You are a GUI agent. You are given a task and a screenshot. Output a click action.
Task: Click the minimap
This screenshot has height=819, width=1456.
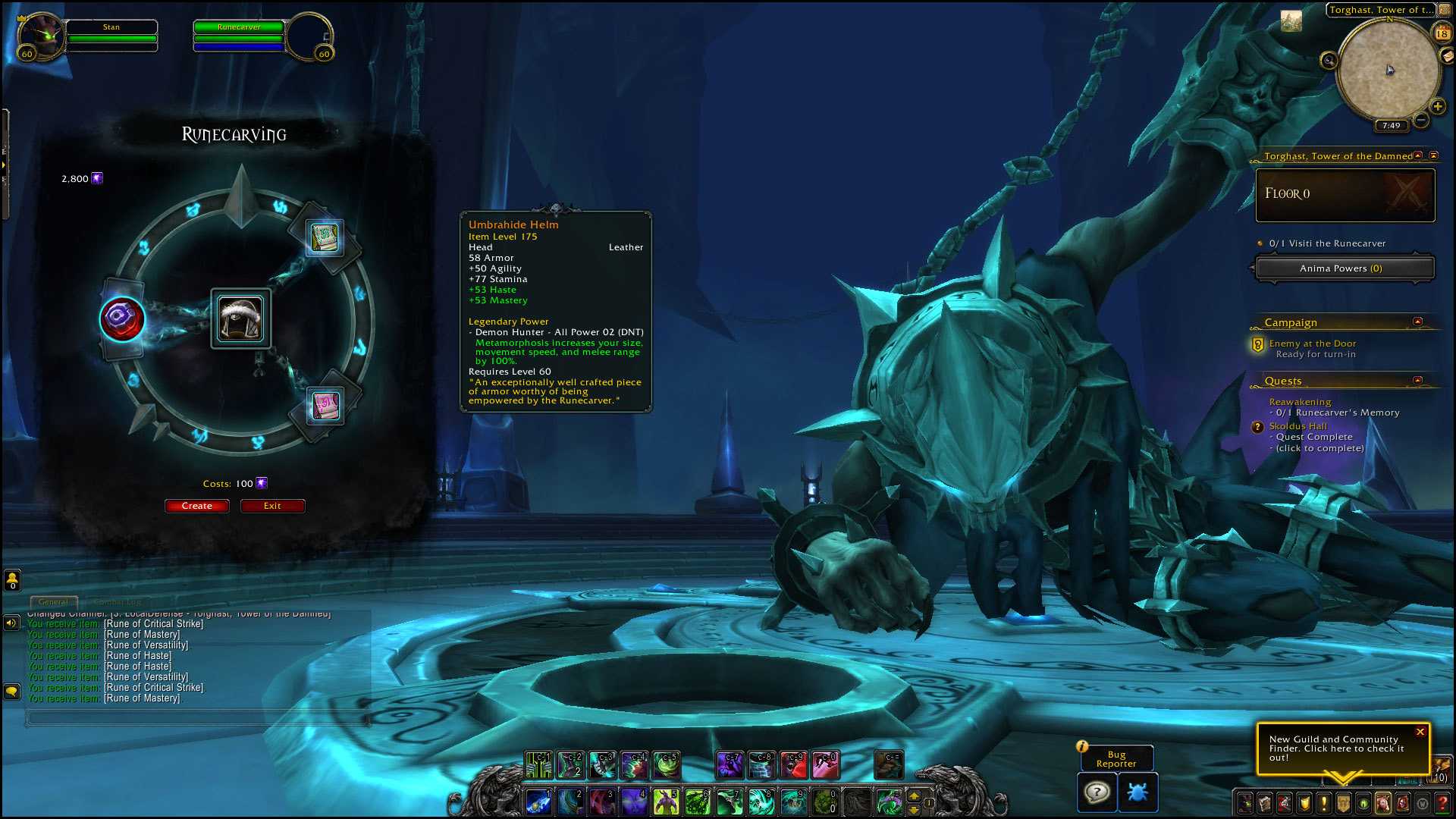[1388, 71]
